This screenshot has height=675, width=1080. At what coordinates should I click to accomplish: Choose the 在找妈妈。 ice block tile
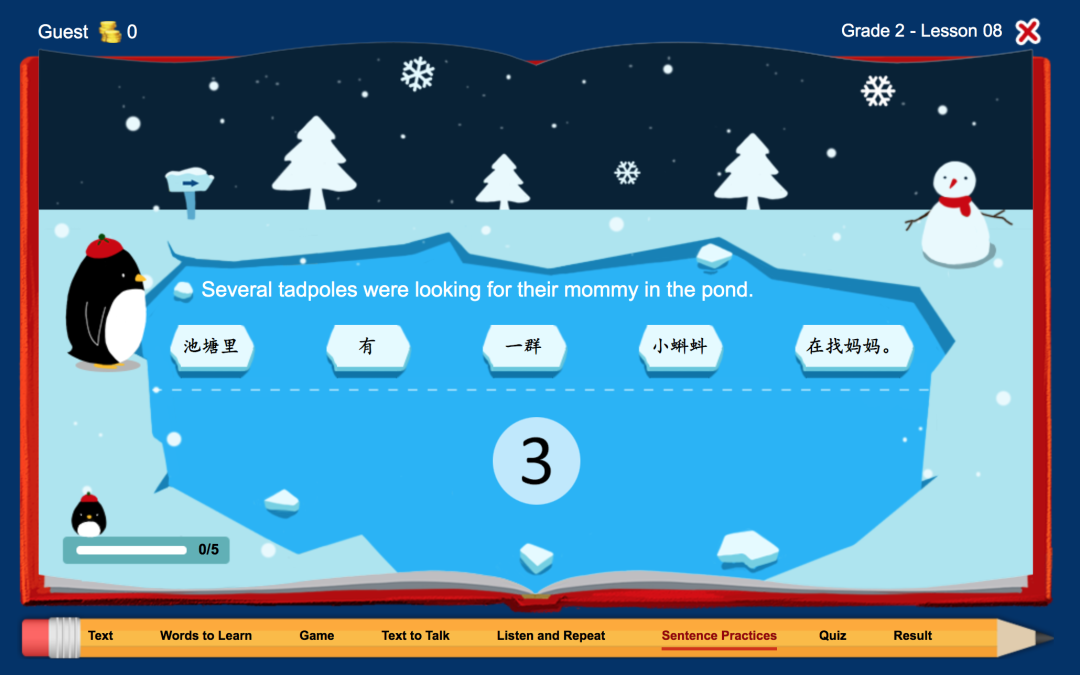[x=853, y=347]
